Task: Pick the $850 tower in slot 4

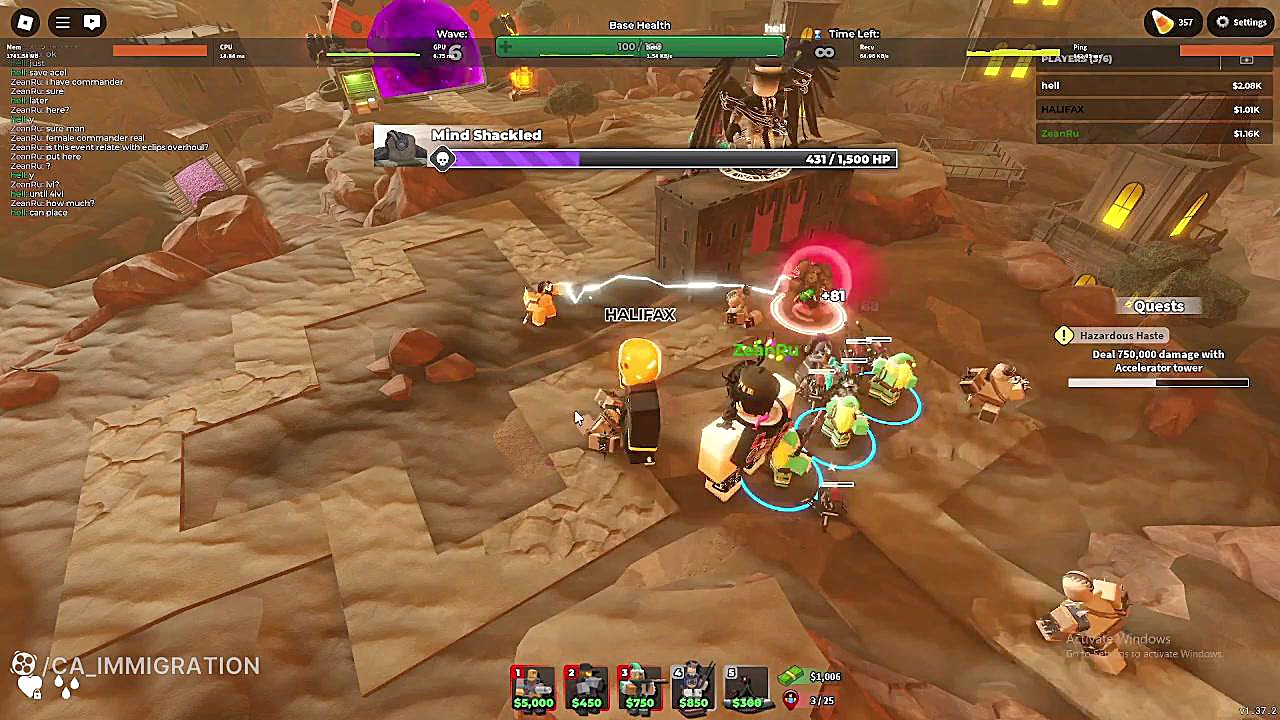Action: pos(693,688)
